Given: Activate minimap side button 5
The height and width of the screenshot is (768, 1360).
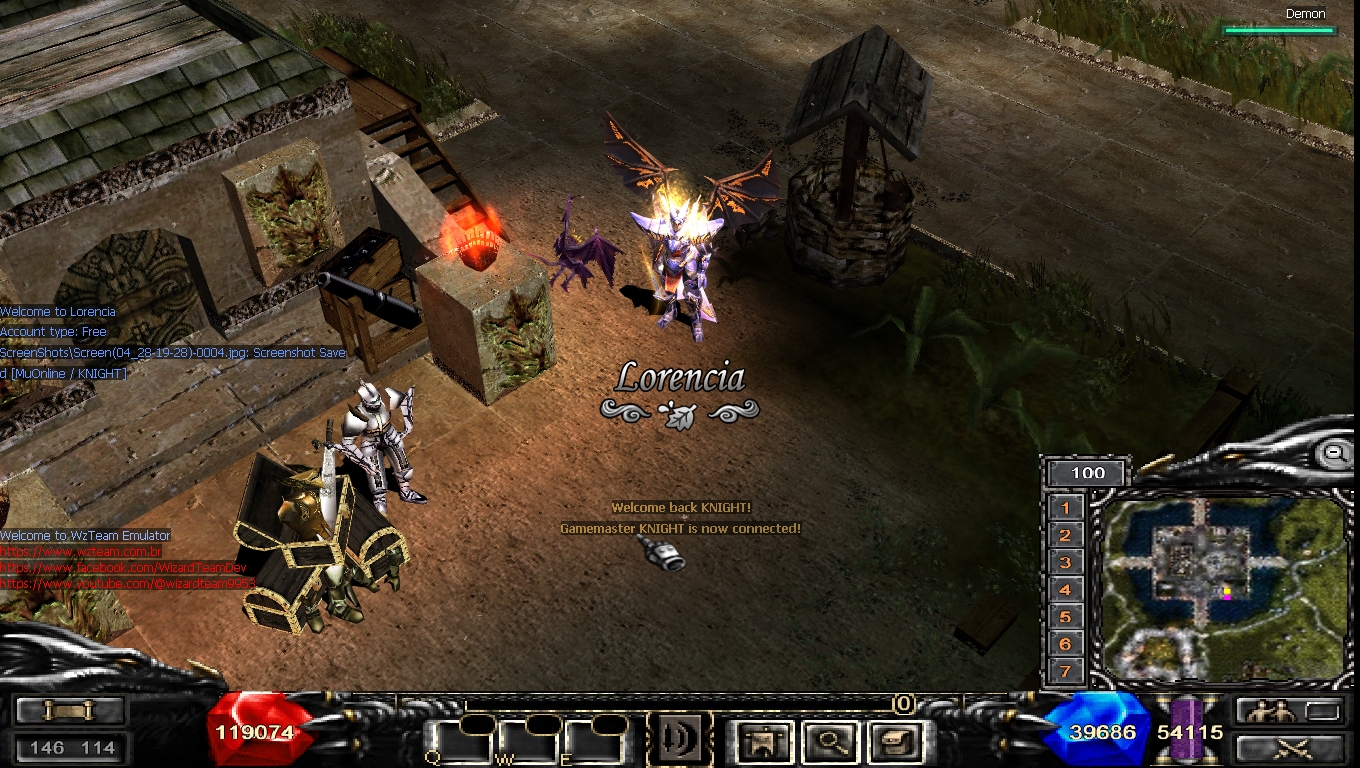Looking at the screenshot, I should click(1066, 617).
